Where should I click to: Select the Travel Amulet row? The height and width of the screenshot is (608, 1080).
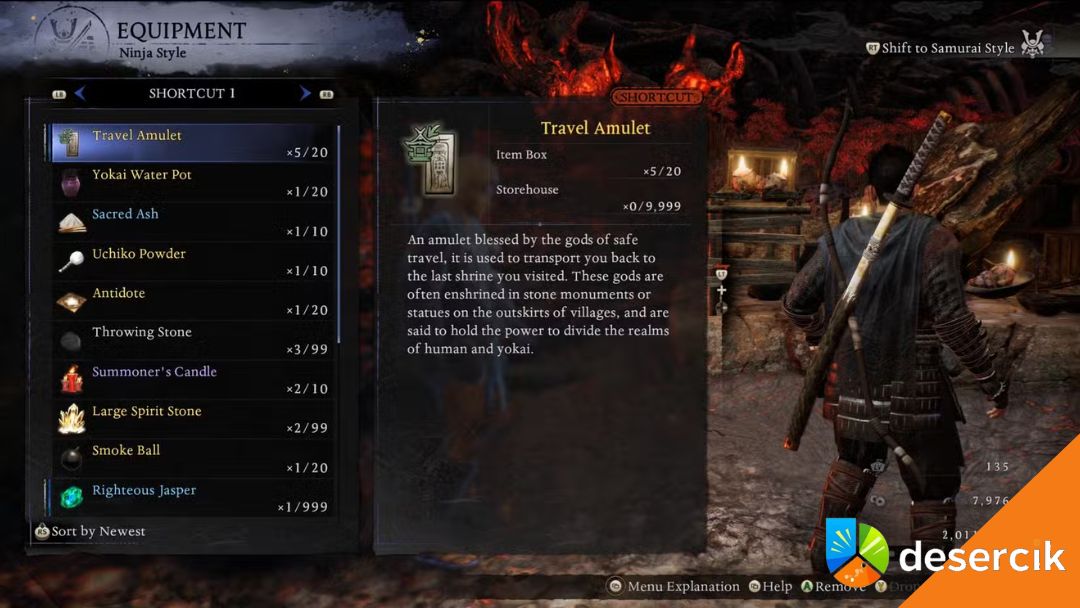pos(192,143)
